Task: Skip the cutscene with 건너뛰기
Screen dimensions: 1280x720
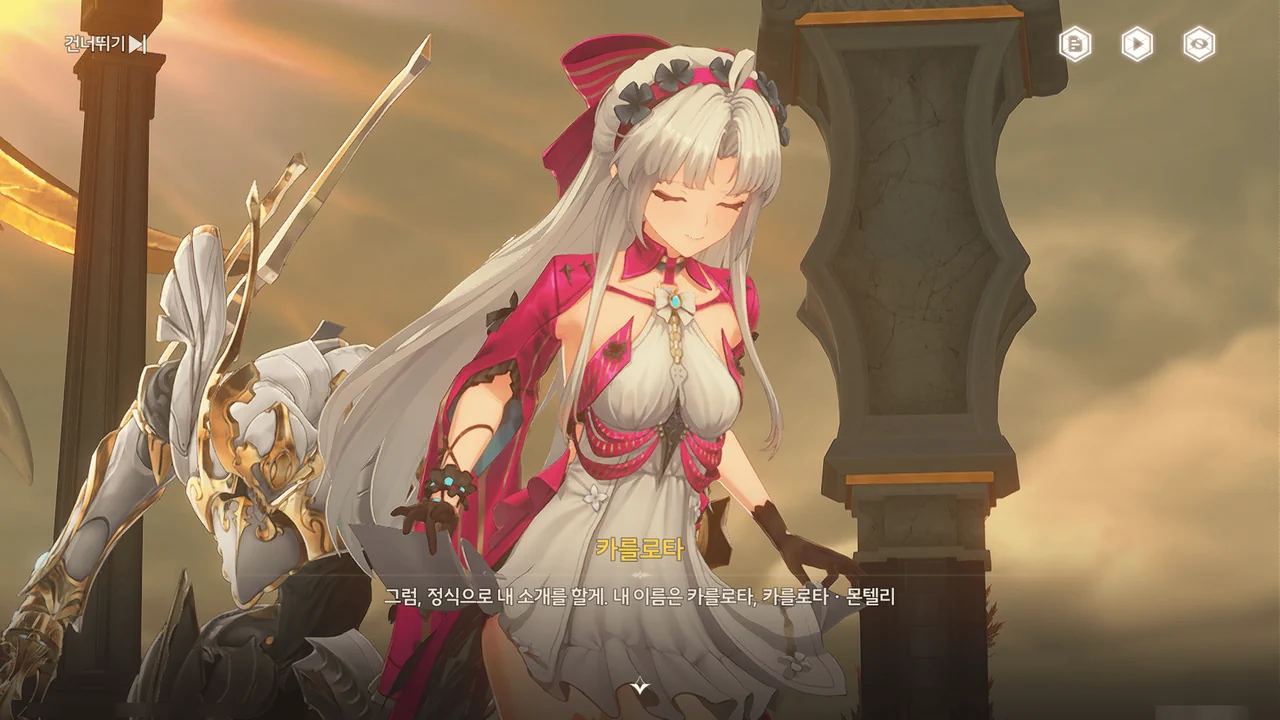Action: (x=106, y=44)
